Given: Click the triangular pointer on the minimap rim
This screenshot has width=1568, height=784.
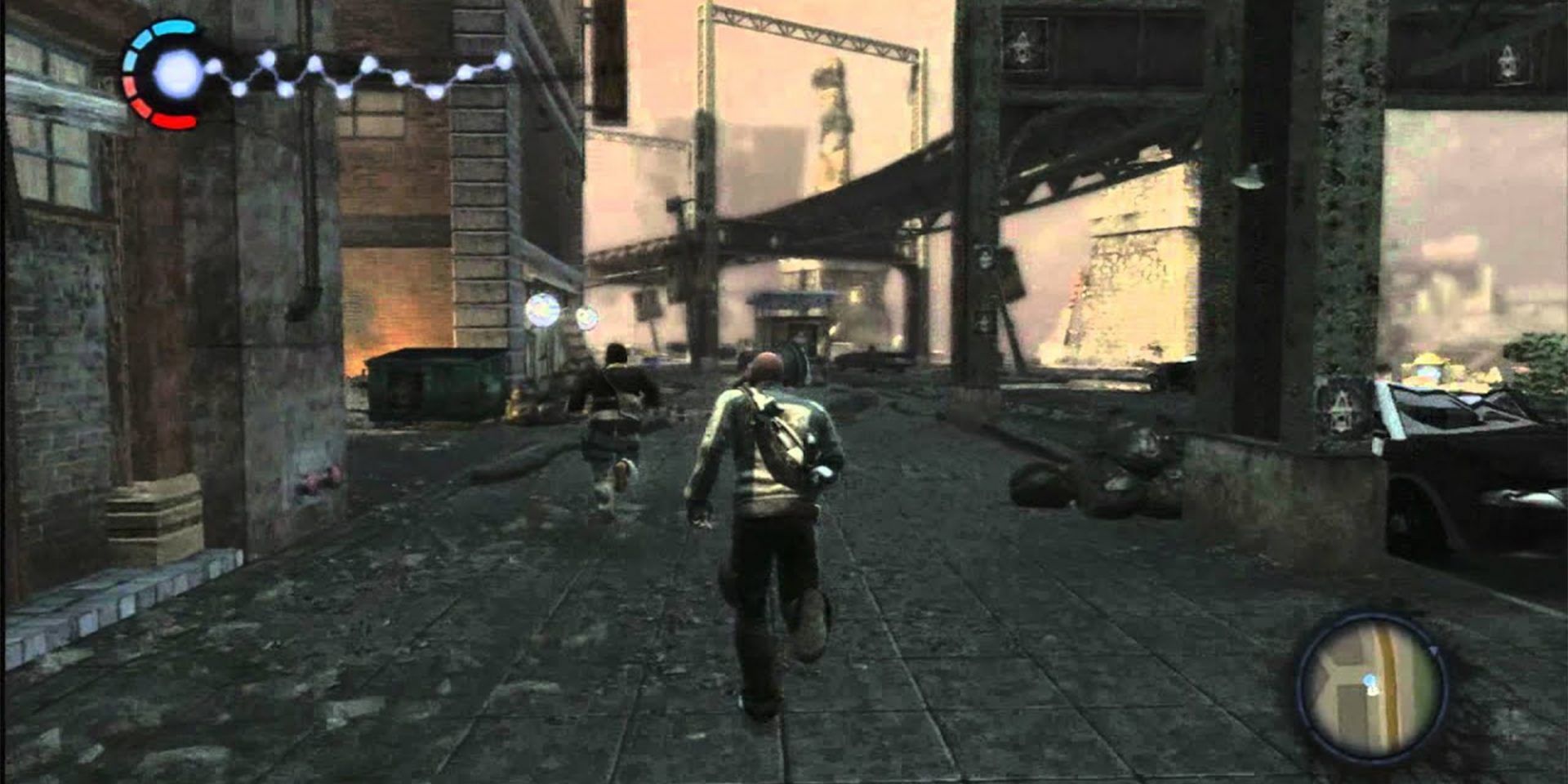Looking at the screenshot, I should pos(1433,650).
